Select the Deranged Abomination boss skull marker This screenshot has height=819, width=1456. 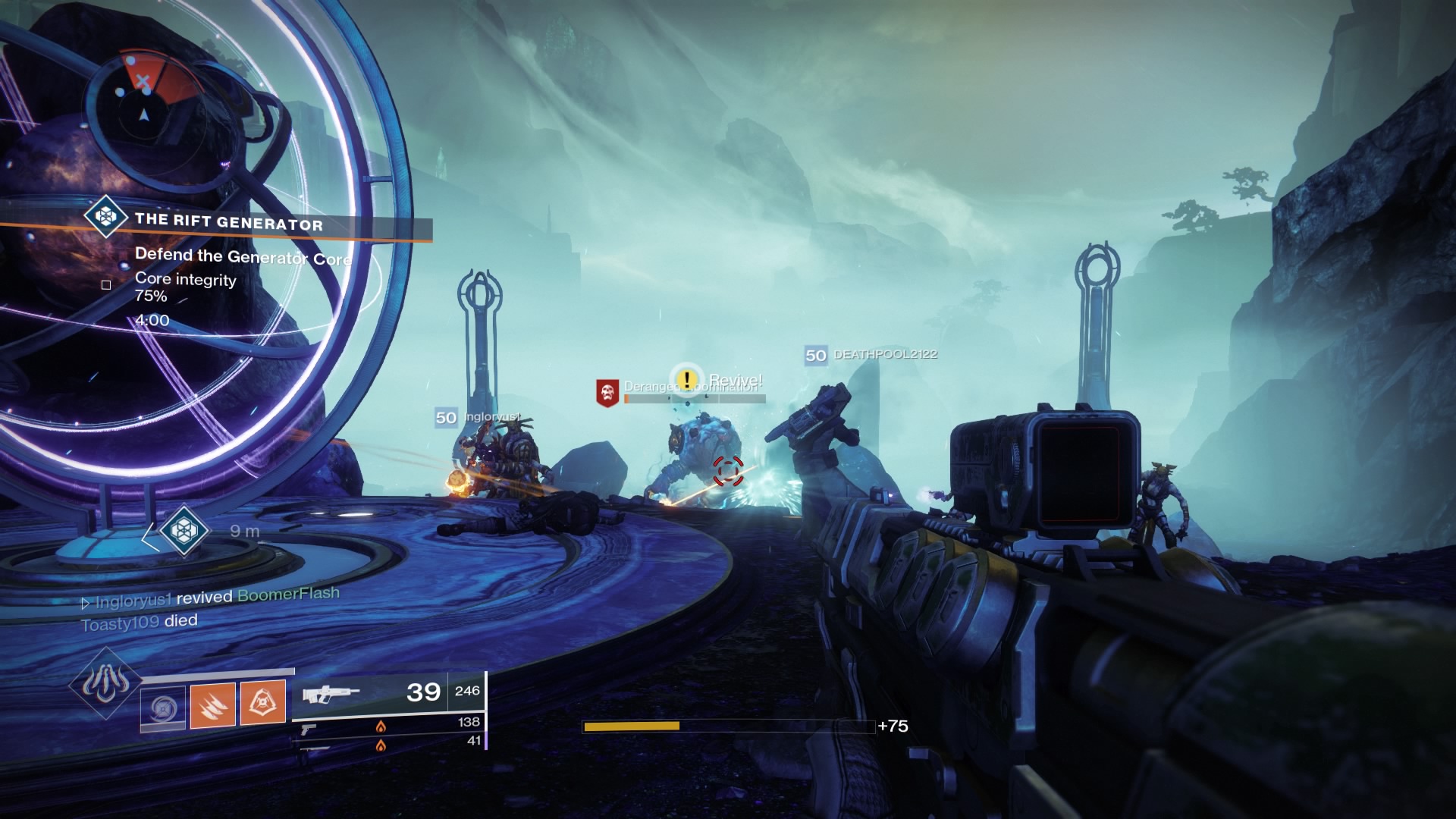[x=607, y=392]
